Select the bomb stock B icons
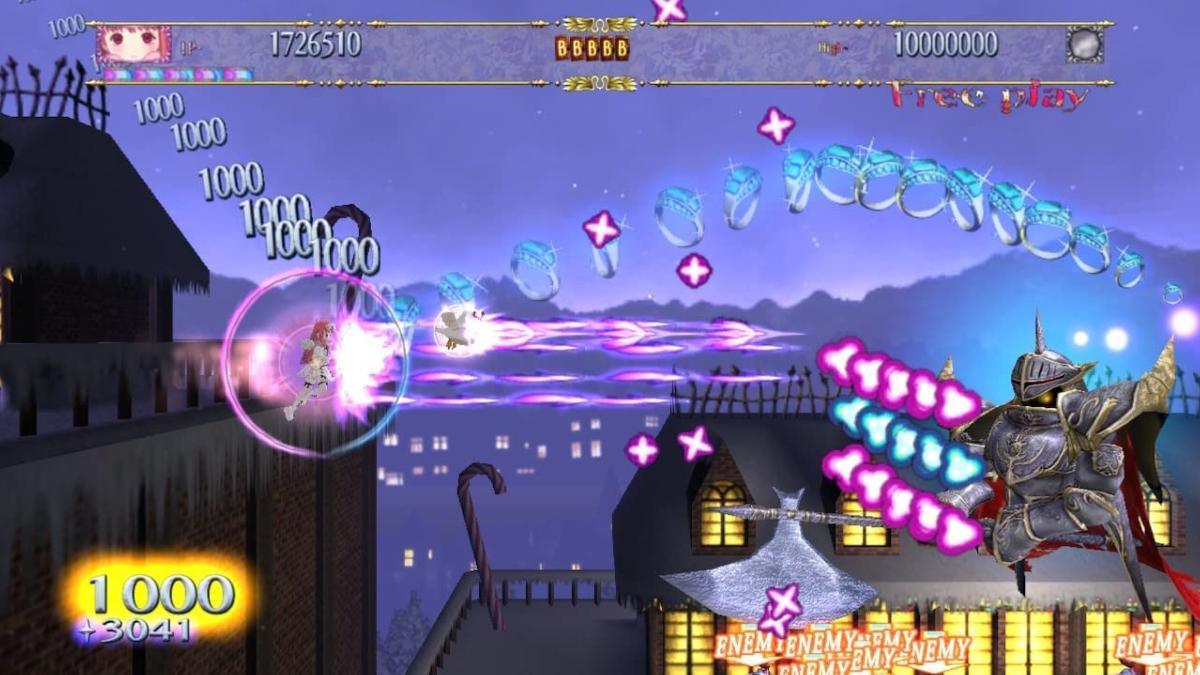The width and height of the screenshot is (1200, 675). pyautogui.click(x=592, y=47)
